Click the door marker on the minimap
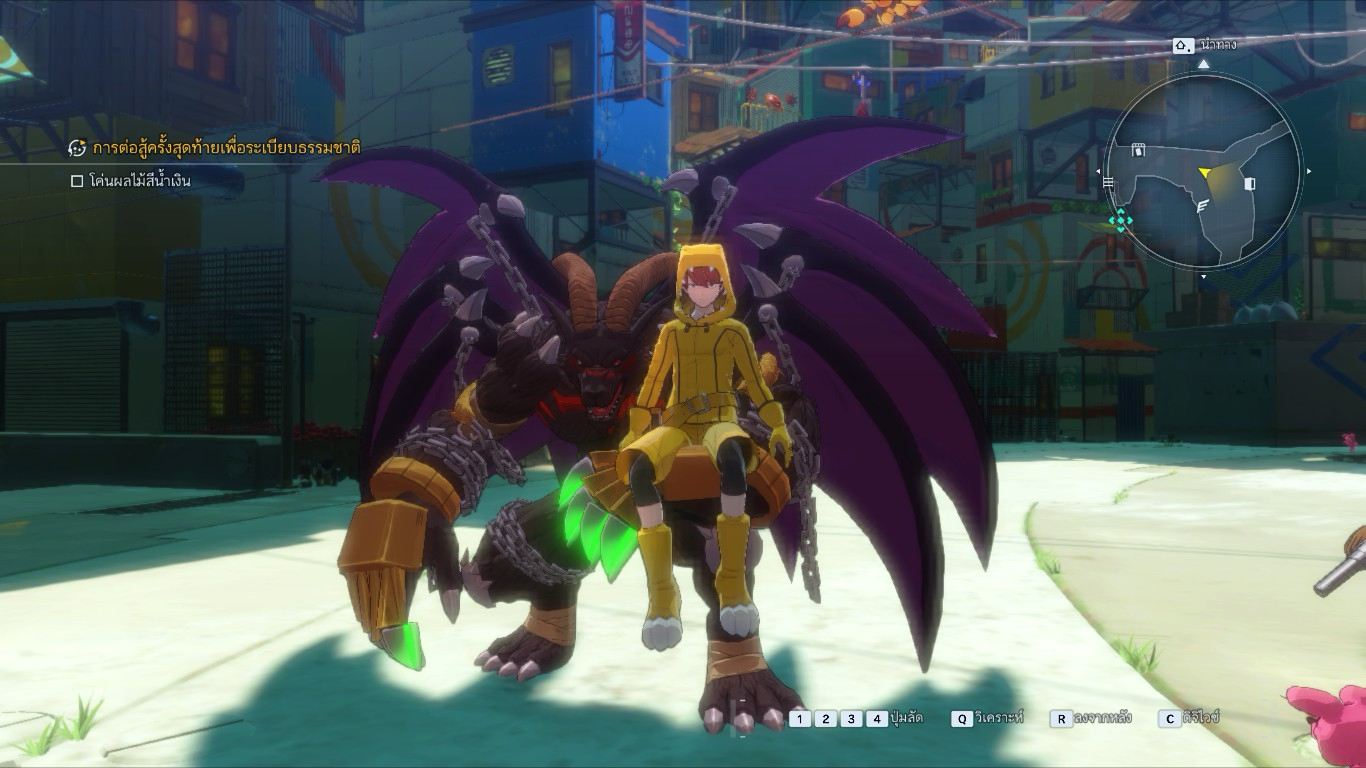 click(1249, 184)
